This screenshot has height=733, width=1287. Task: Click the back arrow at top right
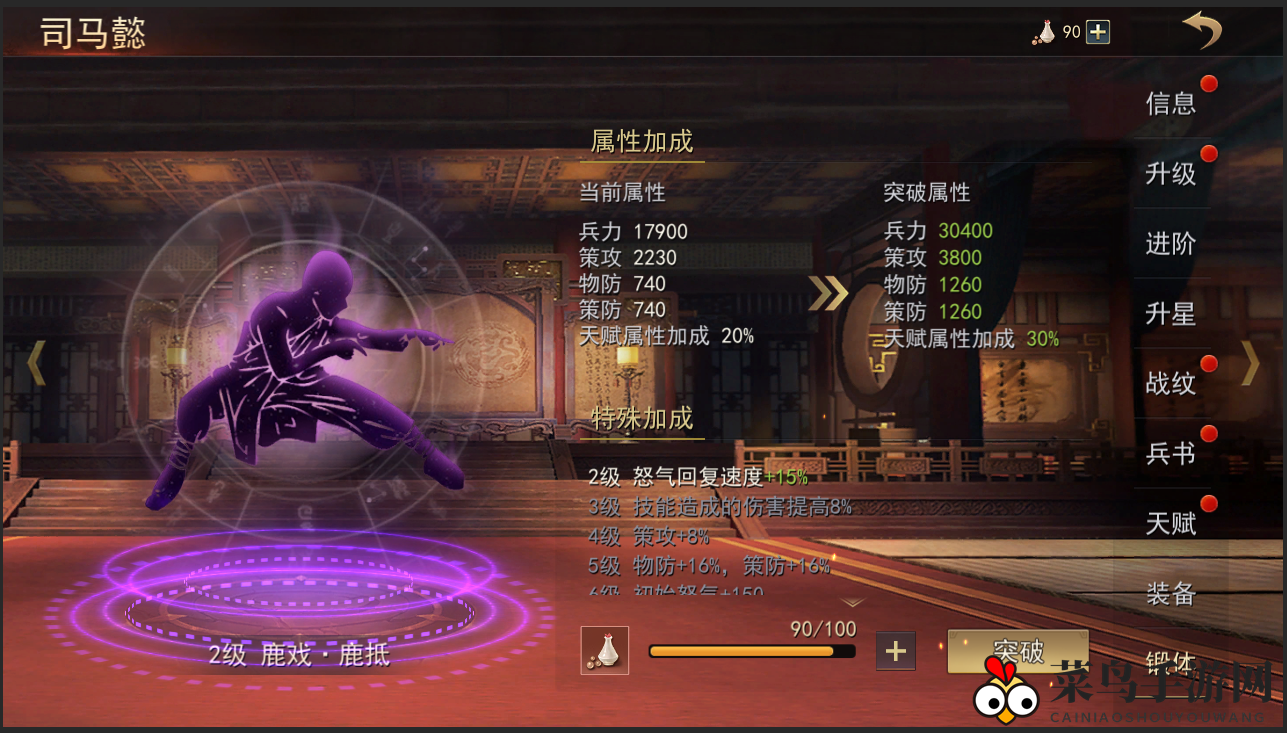[x=1203, y=30]
